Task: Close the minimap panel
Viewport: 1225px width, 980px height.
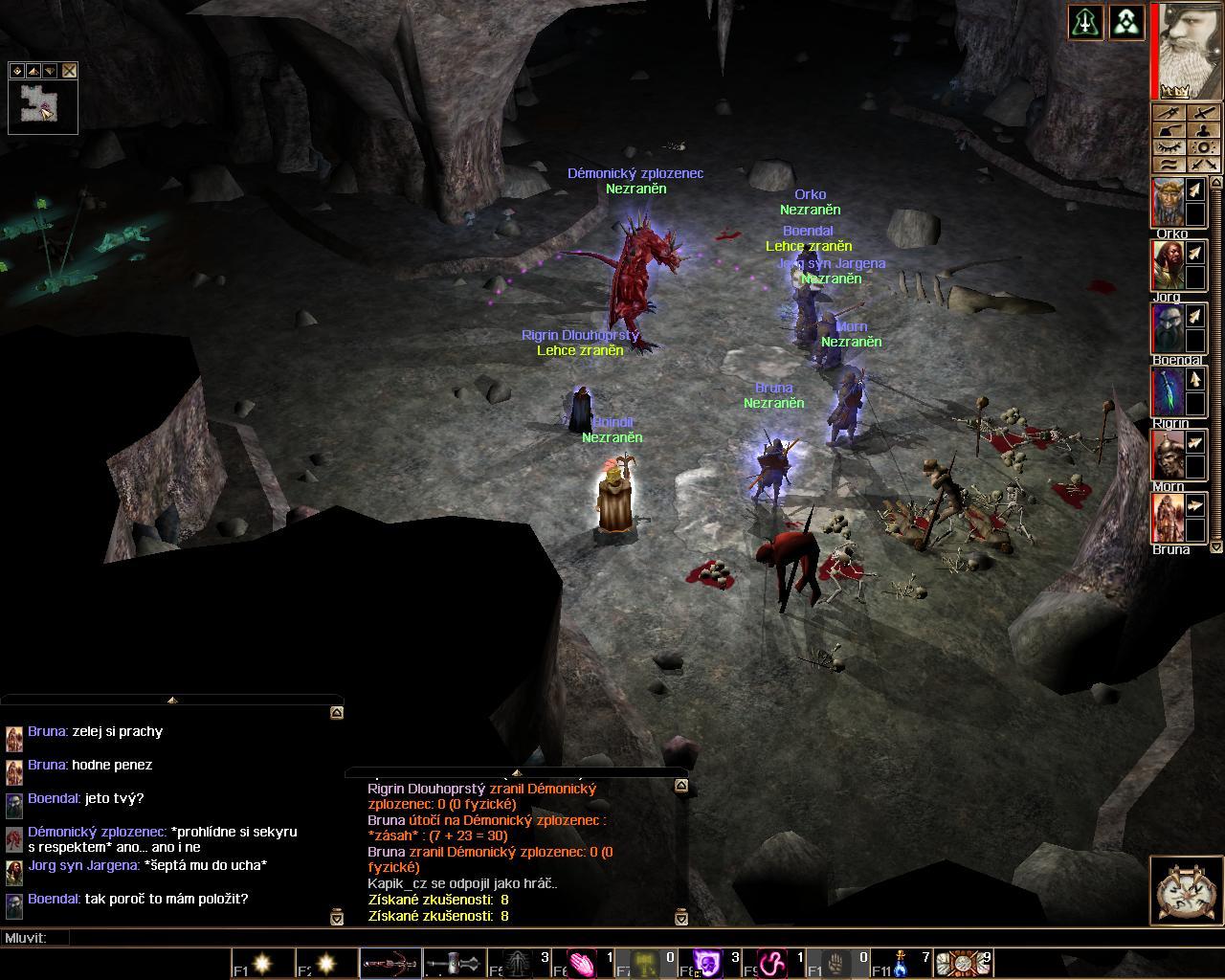Action: coord(69,71)
